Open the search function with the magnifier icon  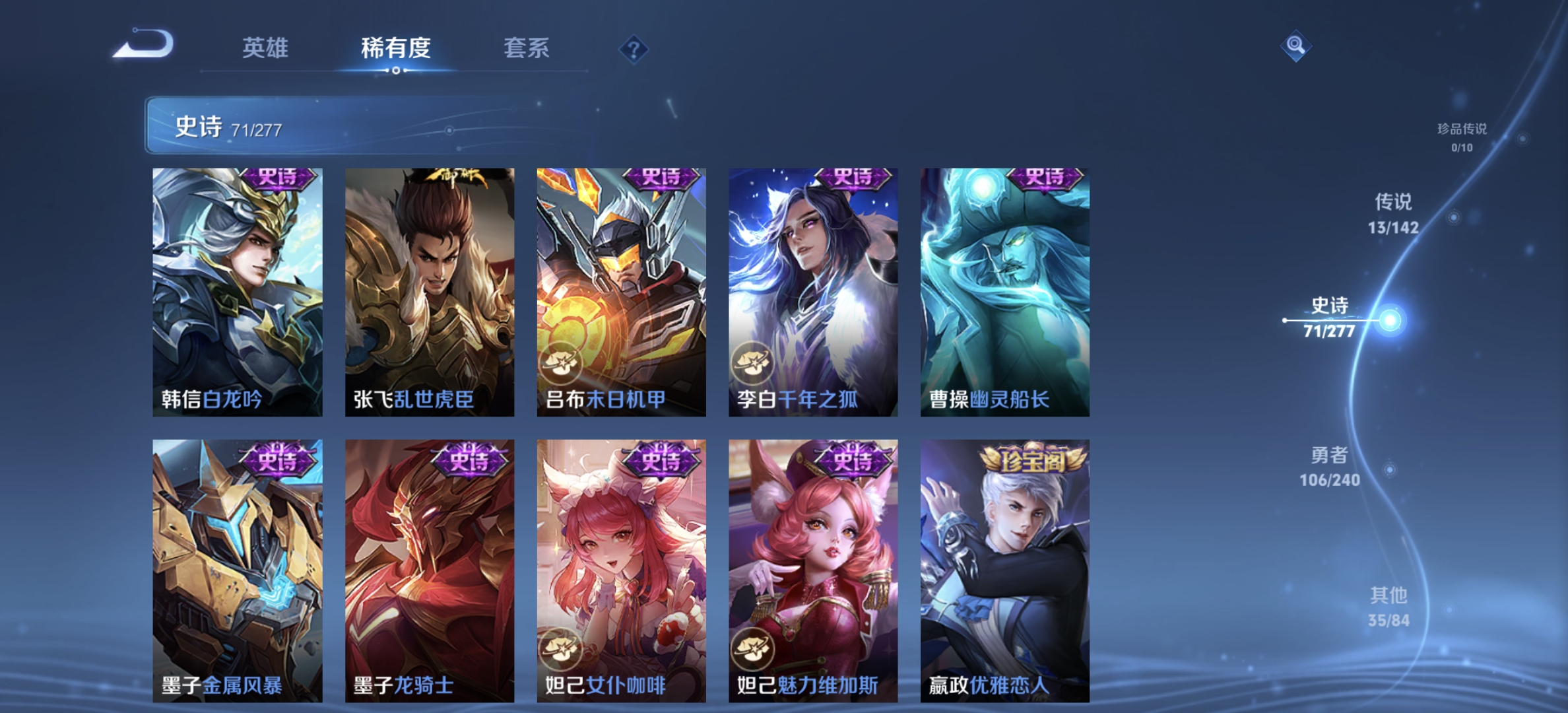[1295, 45]
